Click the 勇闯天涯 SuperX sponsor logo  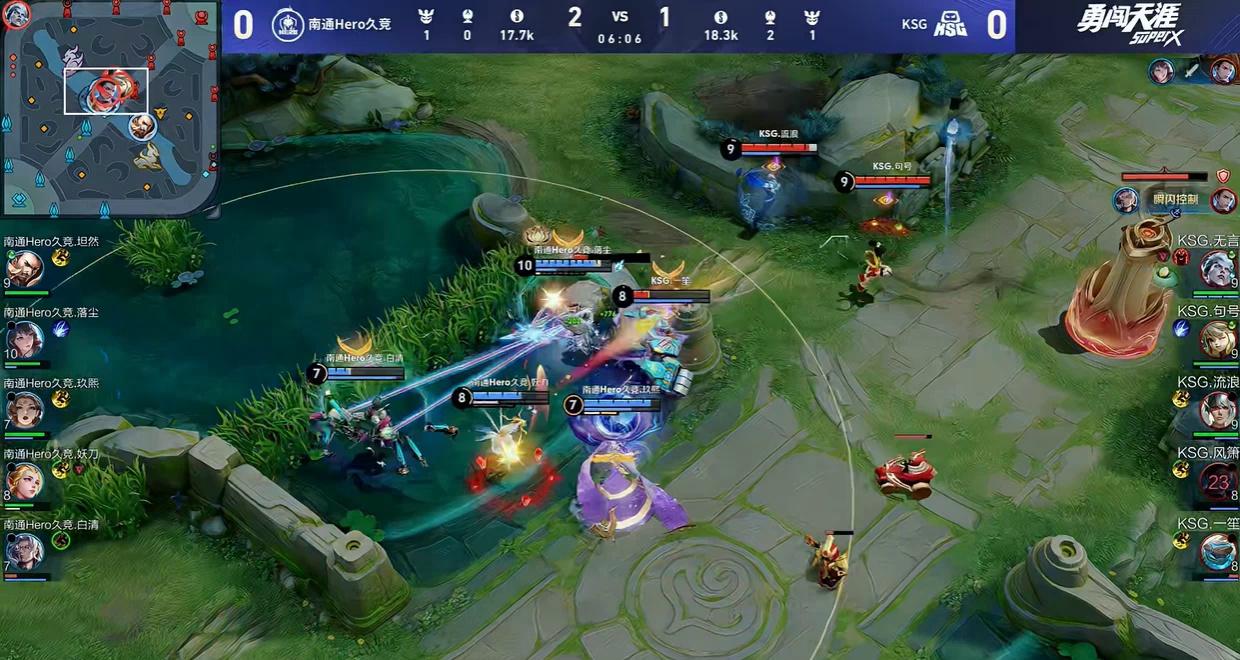click(x=1127, y=24)
